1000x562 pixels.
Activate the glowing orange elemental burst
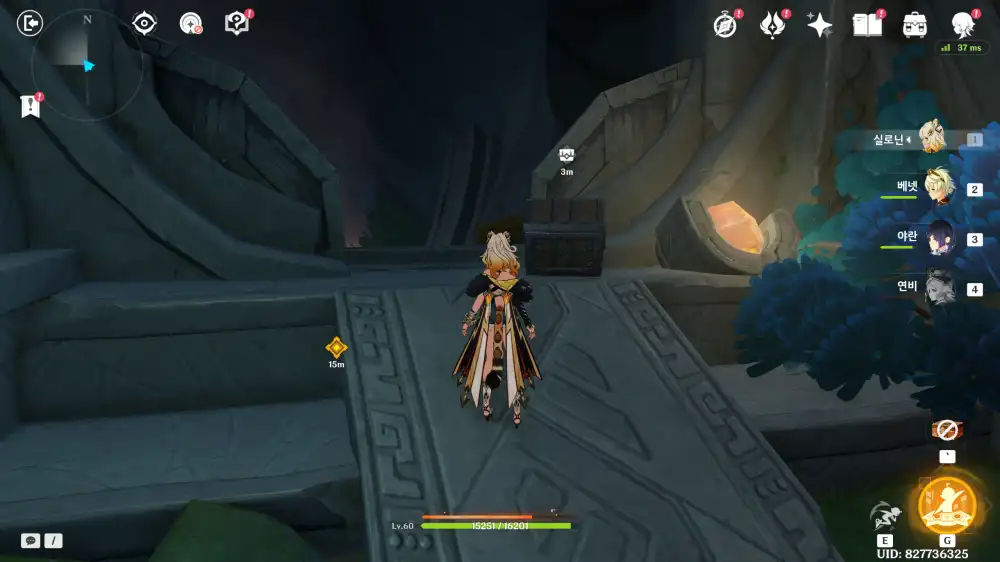(946, 504)
